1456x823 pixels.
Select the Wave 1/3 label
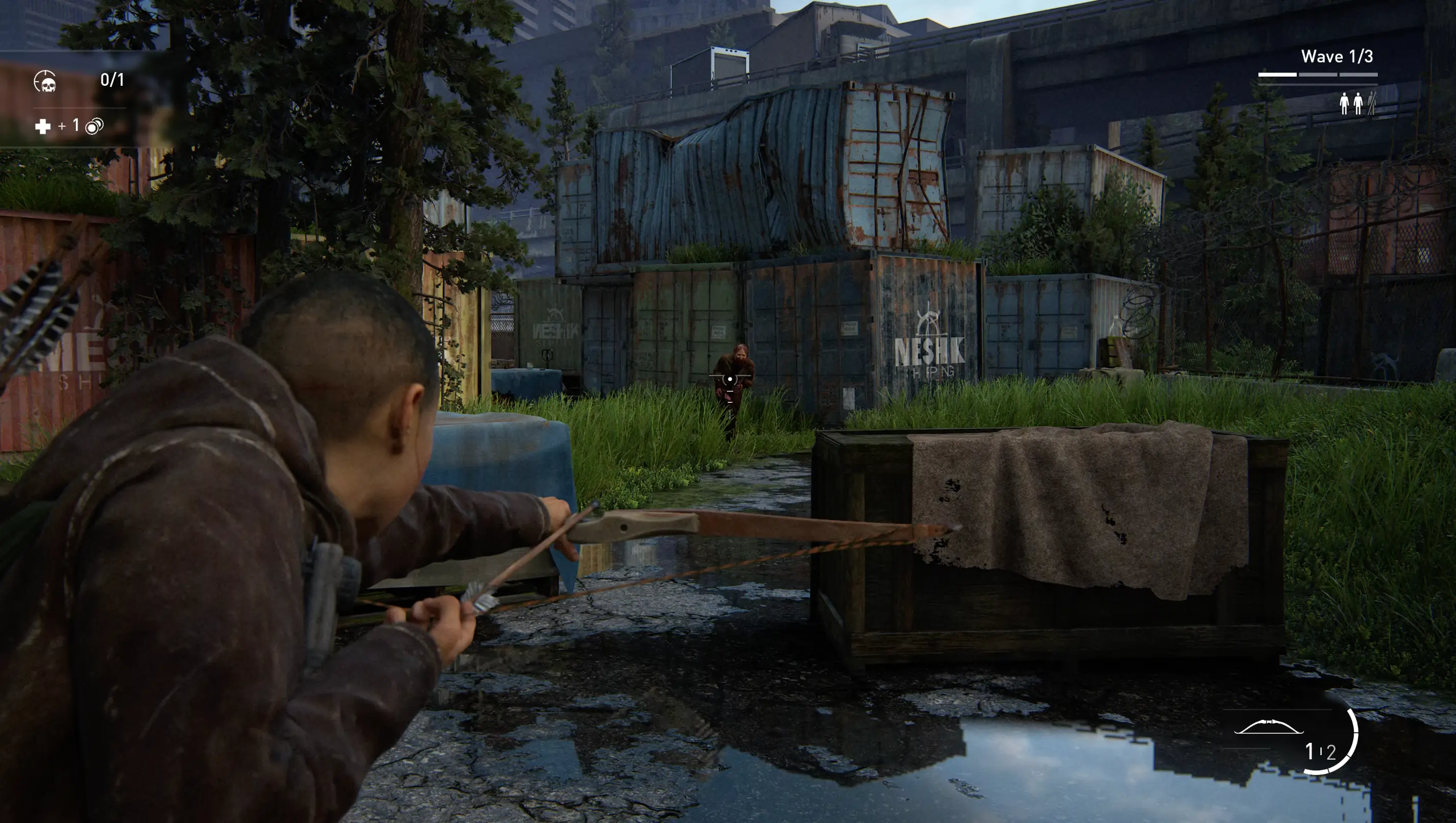tap(1338, 57)
